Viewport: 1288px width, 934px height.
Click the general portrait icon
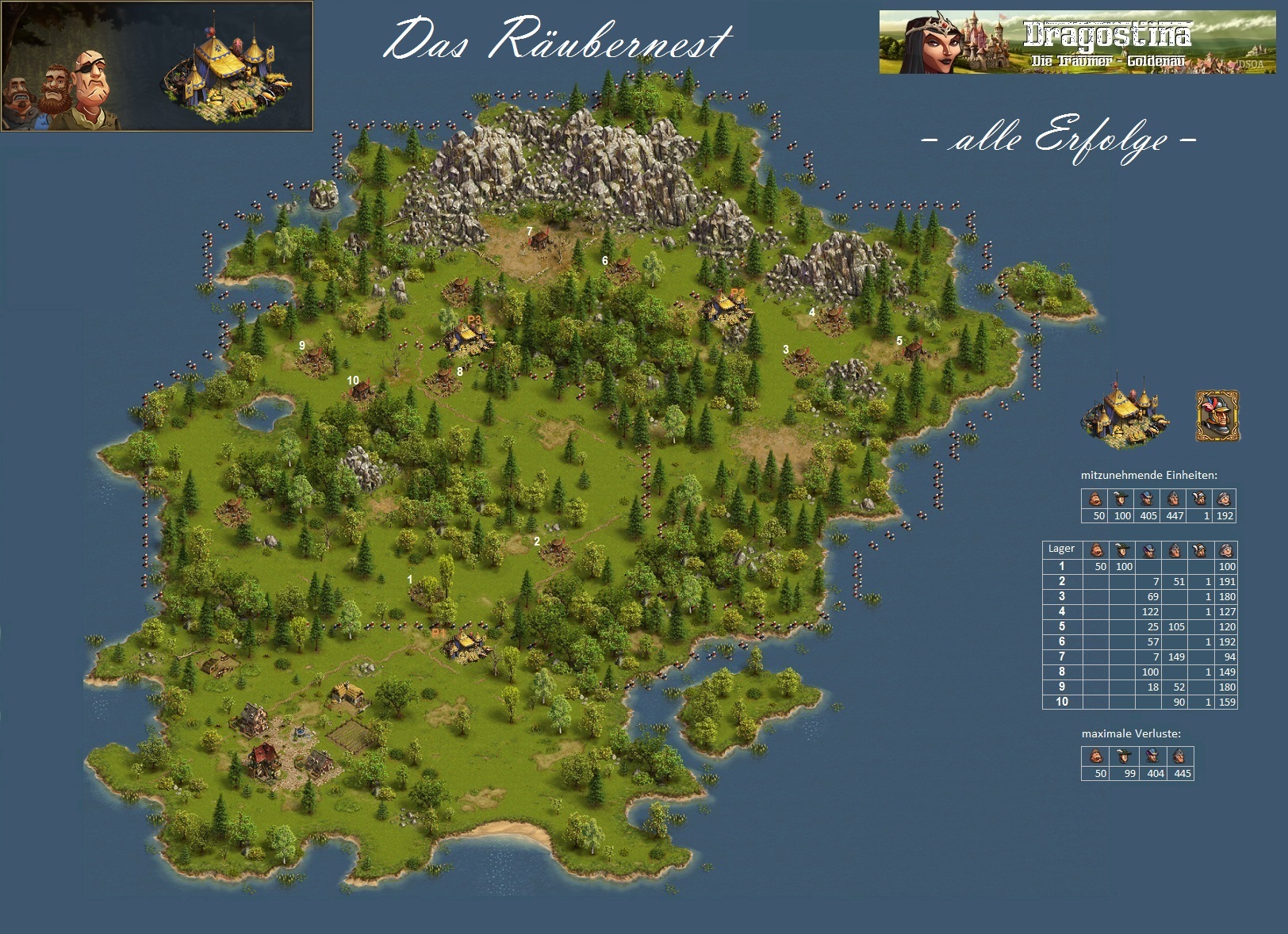[1217, 415]
